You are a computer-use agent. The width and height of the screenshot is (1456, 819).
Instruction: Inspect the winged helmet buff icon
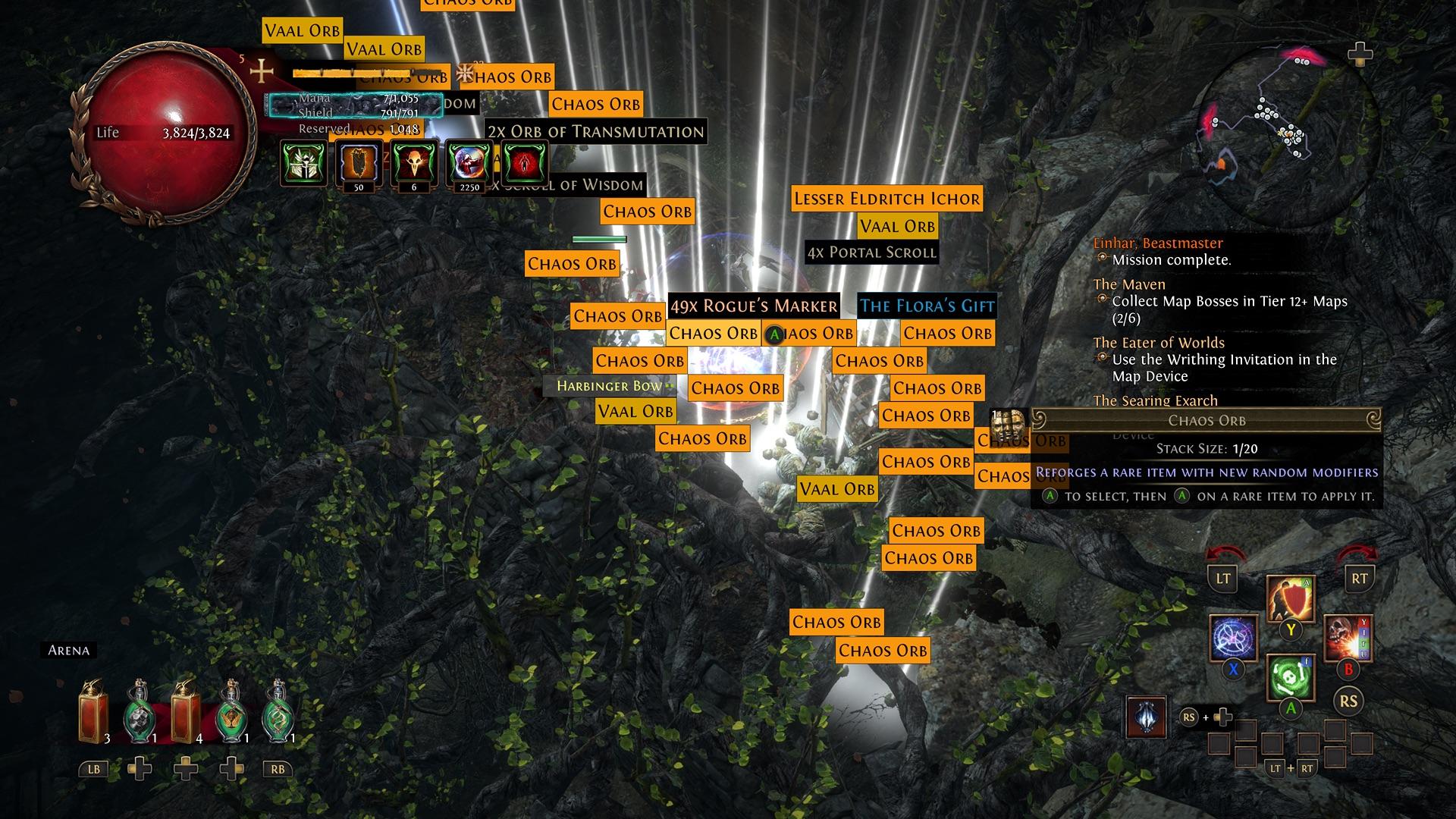click(303, 163)
